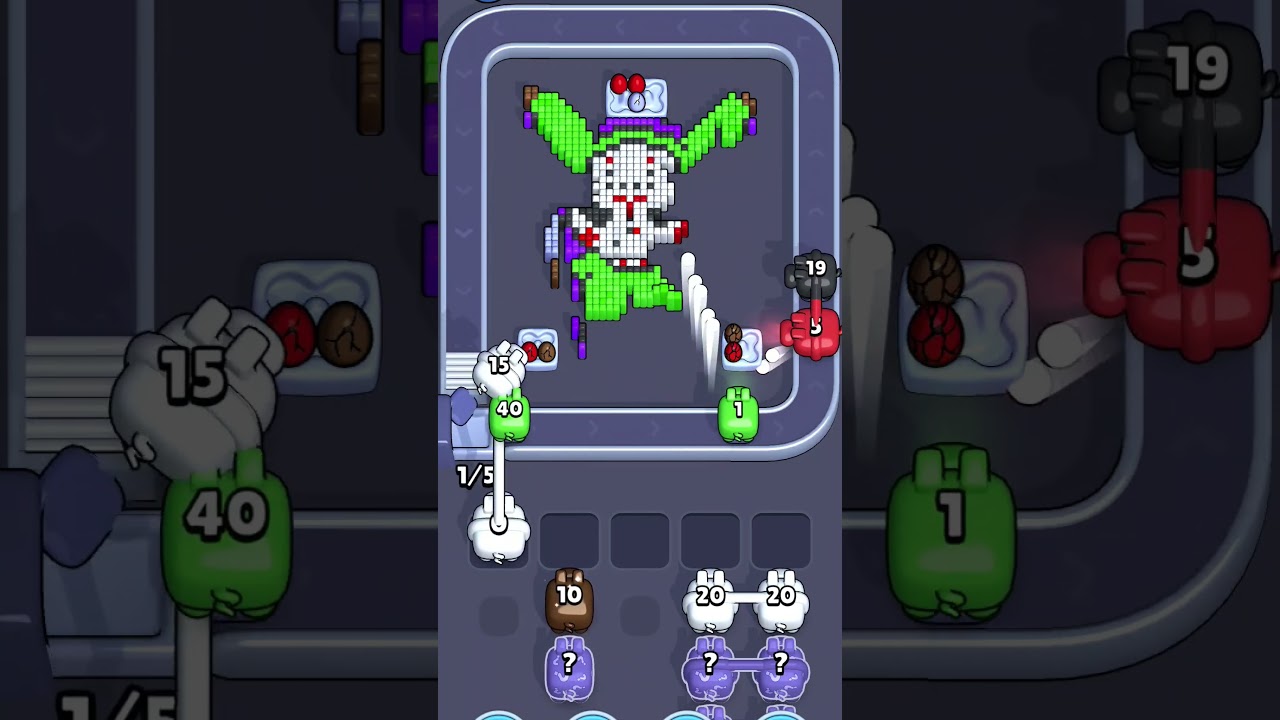Select the left white fist marked 20
The height and width of the screenshot is (720, 1280).
710,598
